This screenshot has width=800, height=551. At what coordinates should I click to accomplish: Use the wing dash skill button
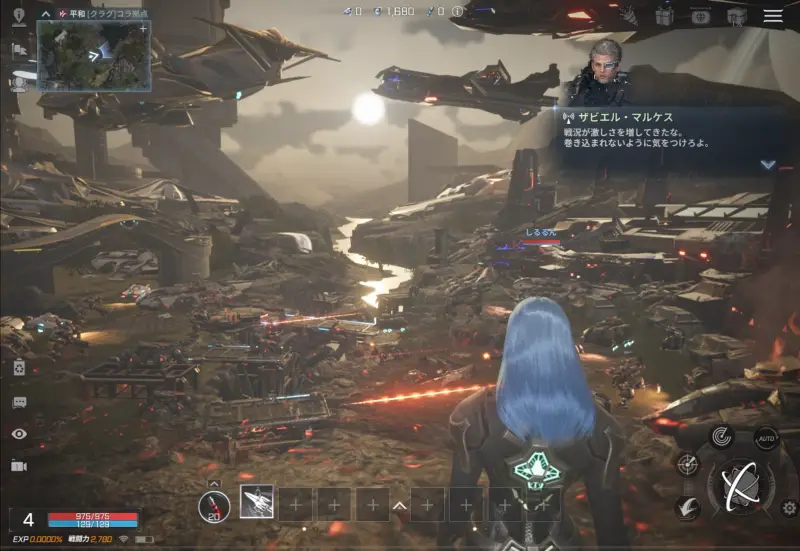point(687,507)
